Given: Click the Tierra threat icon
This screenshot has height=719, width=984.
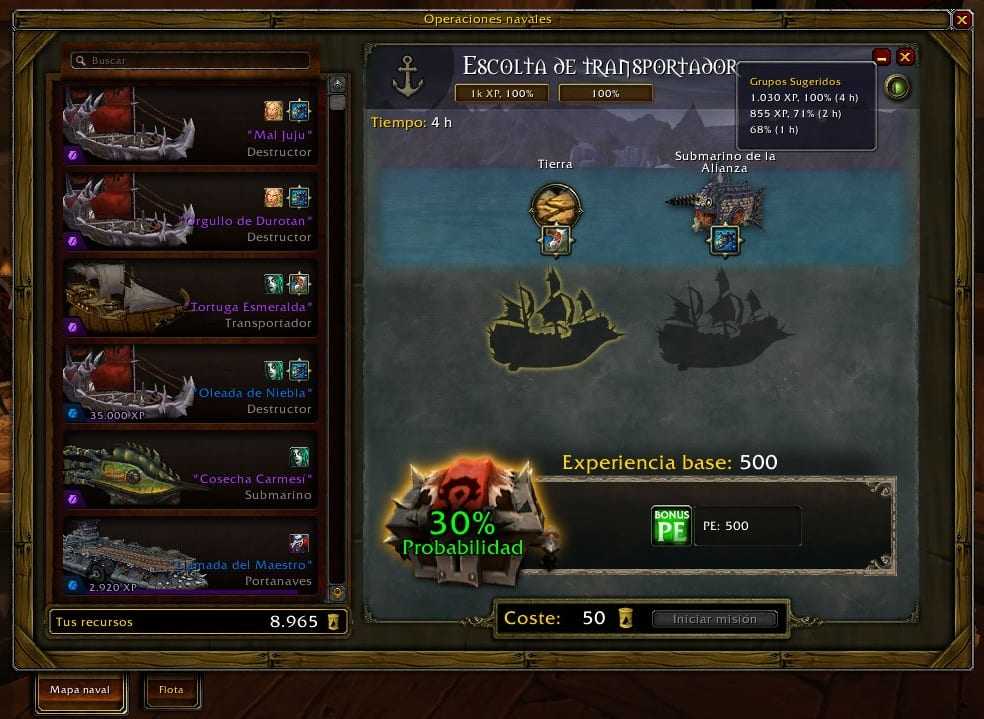Looking at the screenshot, I should [x=555, y=207].
